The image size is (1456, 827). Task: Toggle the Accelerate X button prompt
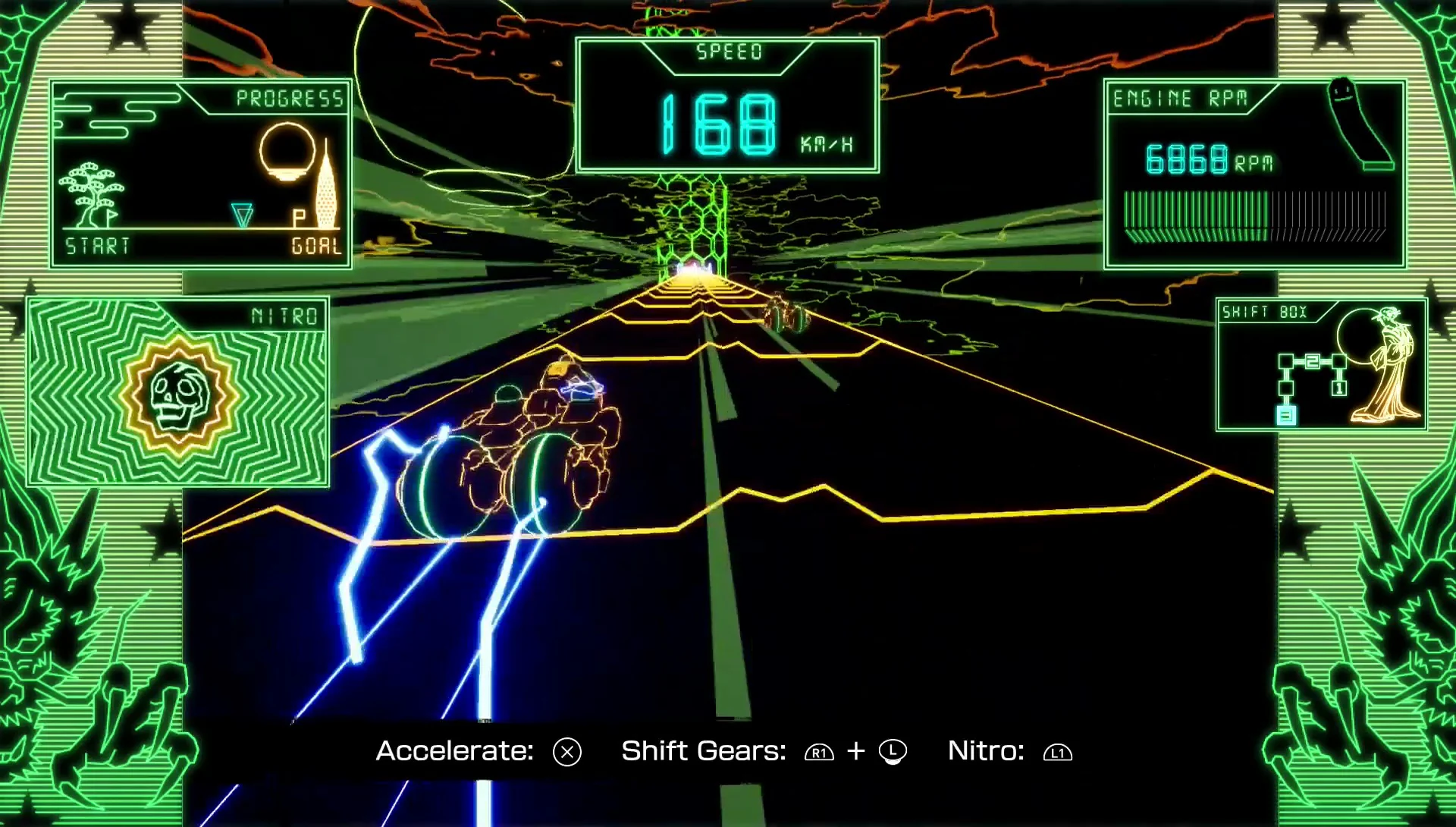[x=565, y=752]
